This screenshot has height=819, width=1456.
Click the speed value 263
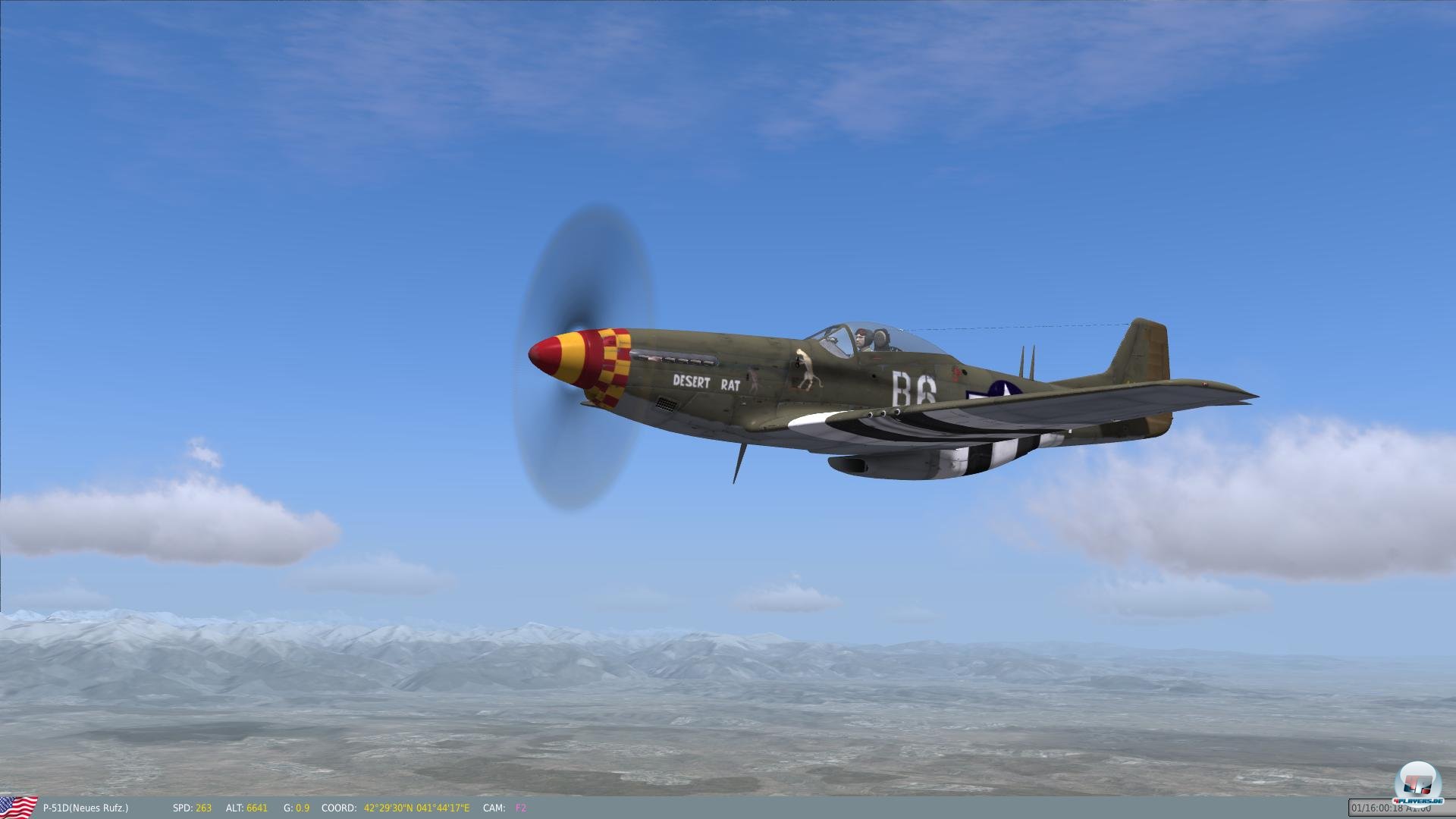point(203,808)
